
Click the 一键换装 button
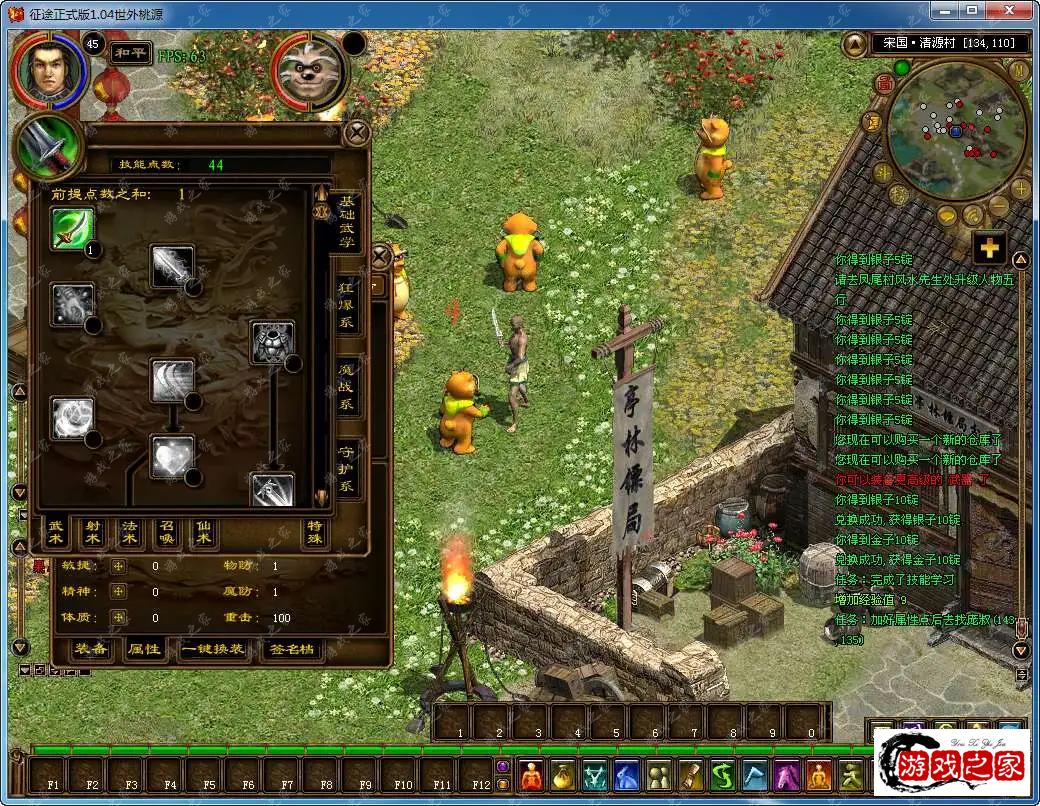coord(212,649)
